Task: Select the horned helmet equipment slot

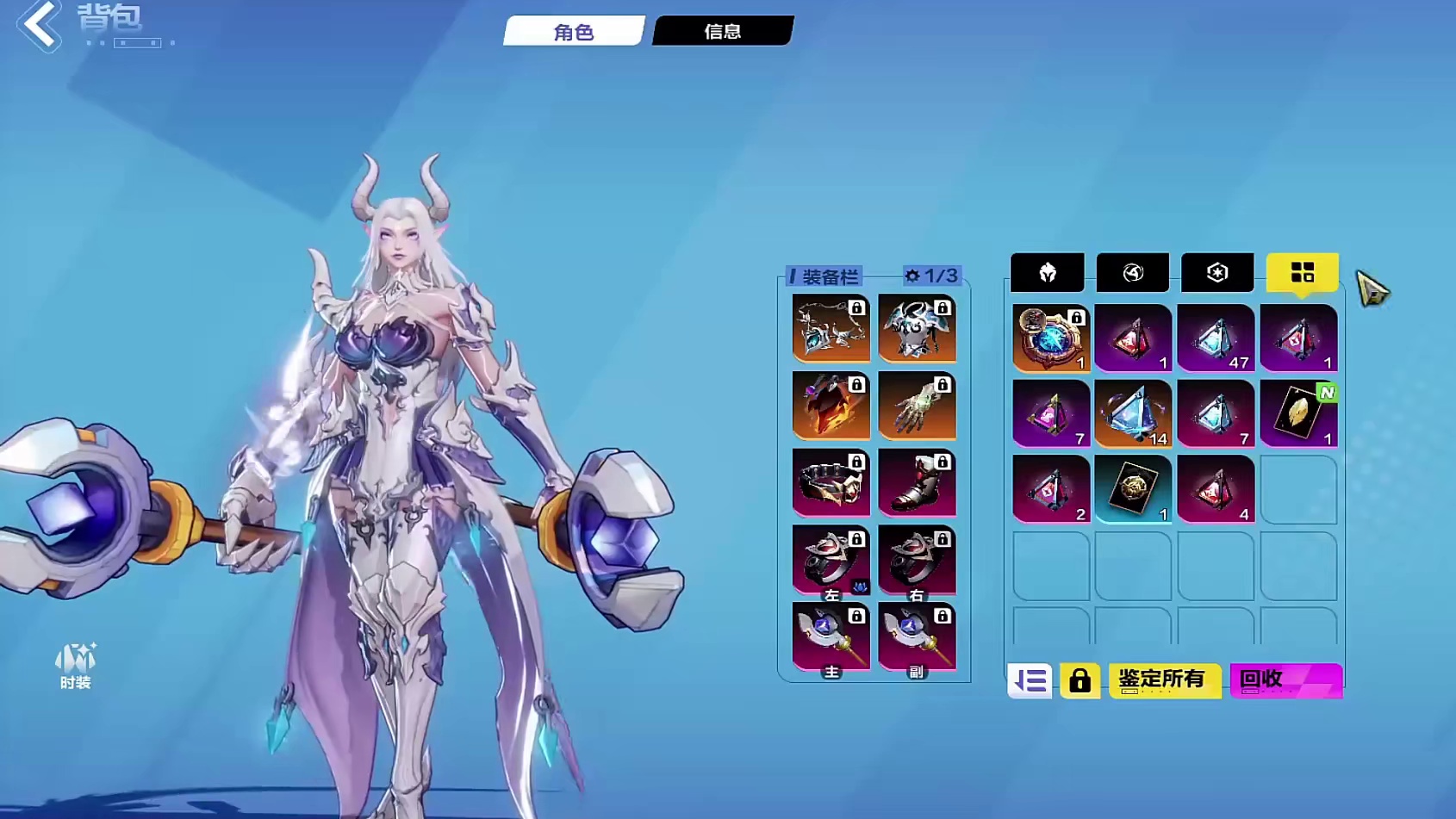Action: pos(917,328)
